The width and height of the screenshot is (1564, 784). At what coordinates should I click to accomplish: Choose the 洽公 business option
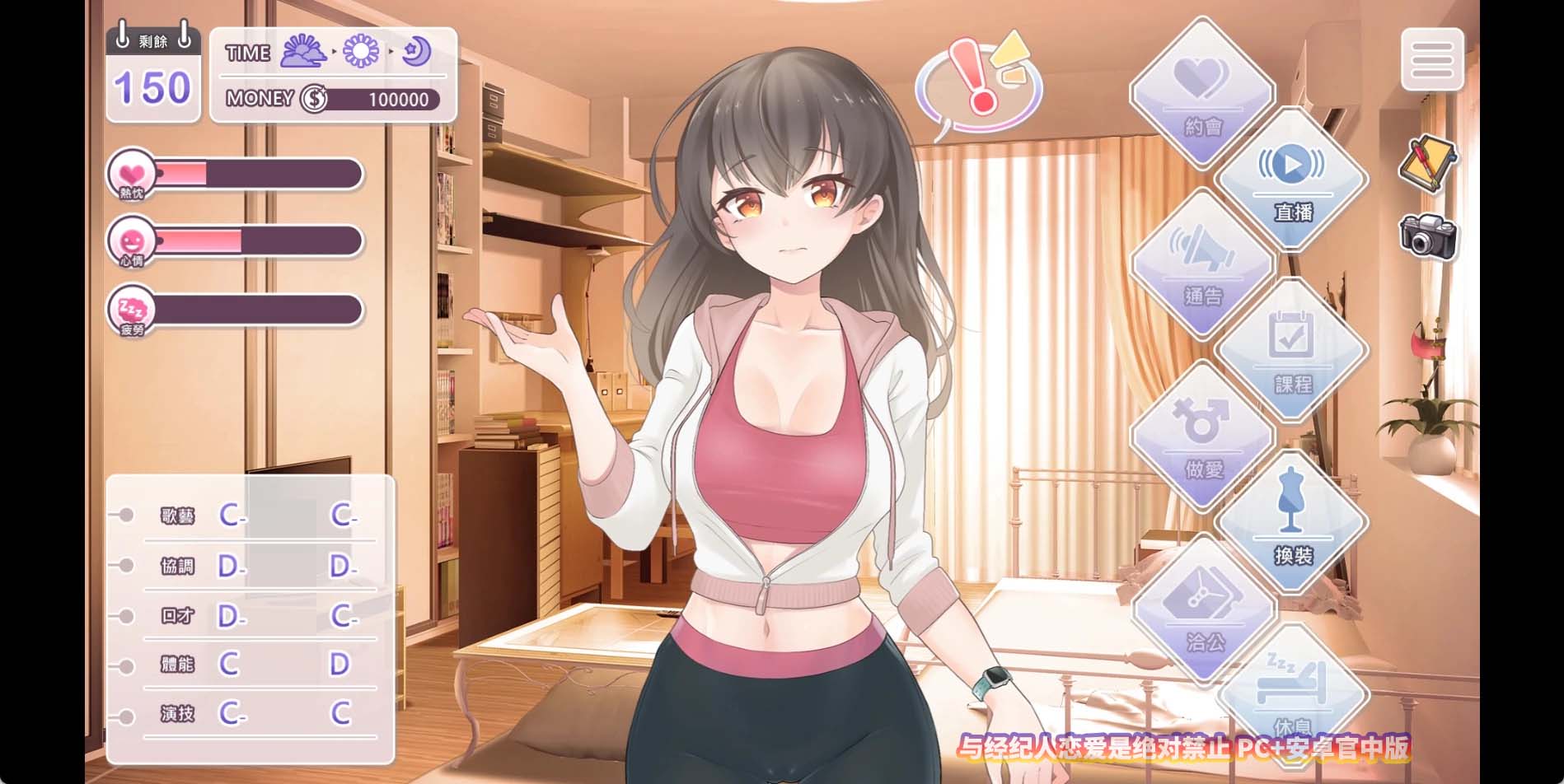click(1204, 609)
